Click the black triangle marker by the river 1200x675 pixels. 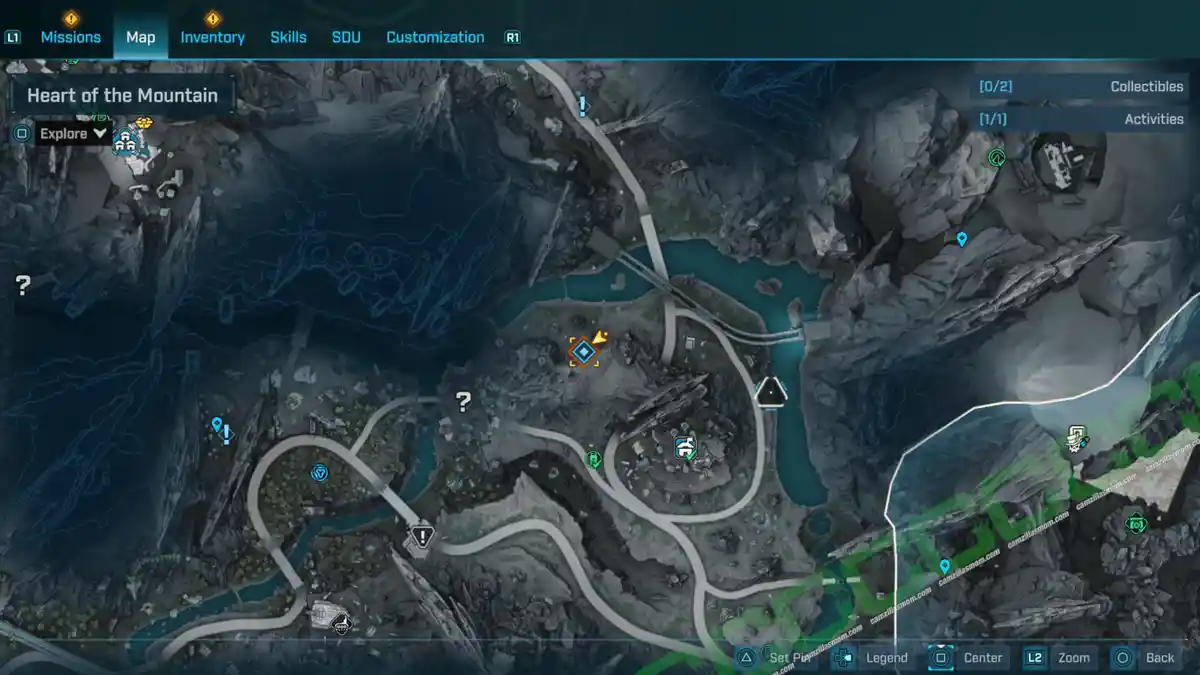(x=771, y=391)
